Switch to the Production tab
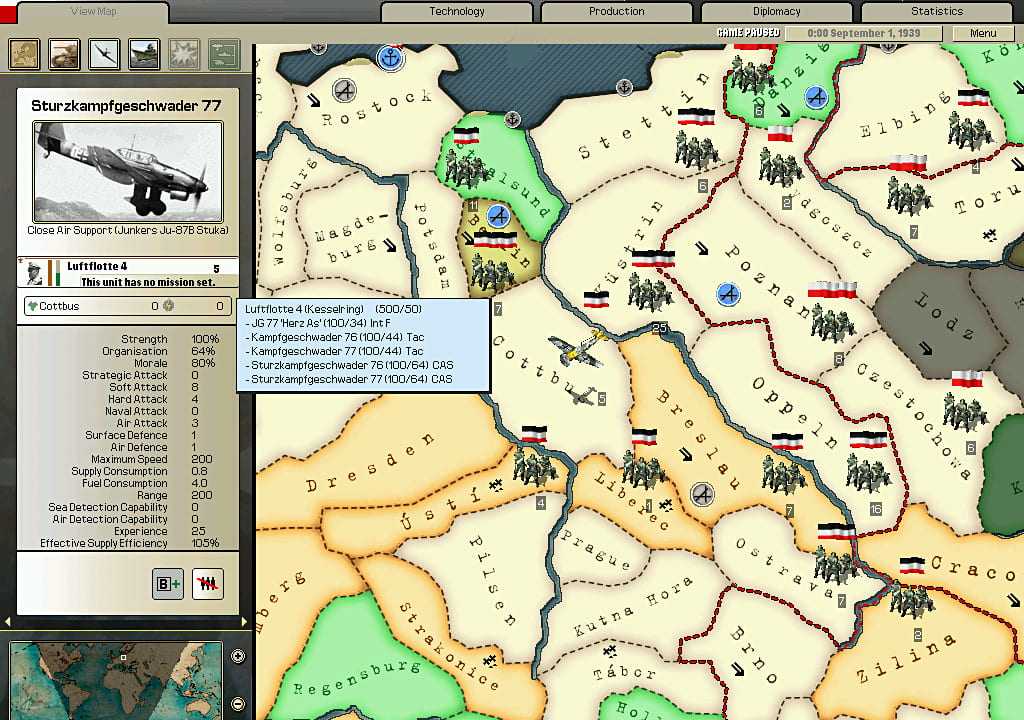The width and height of the screenshot is (1024, 720). [x=617, y=12]
